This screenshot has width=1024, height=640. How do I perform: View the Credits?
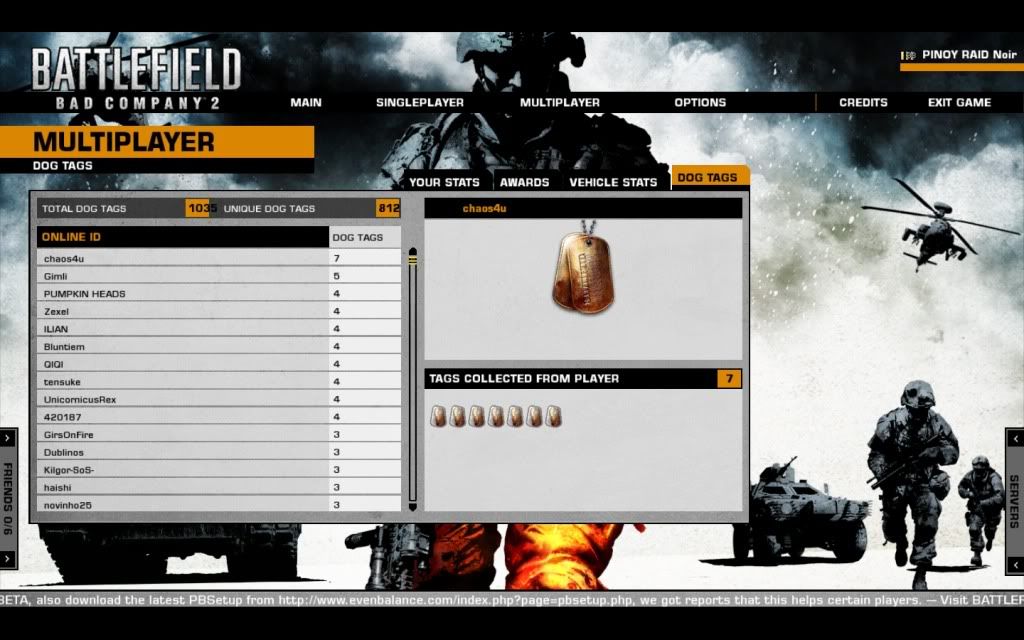(863, 102)
